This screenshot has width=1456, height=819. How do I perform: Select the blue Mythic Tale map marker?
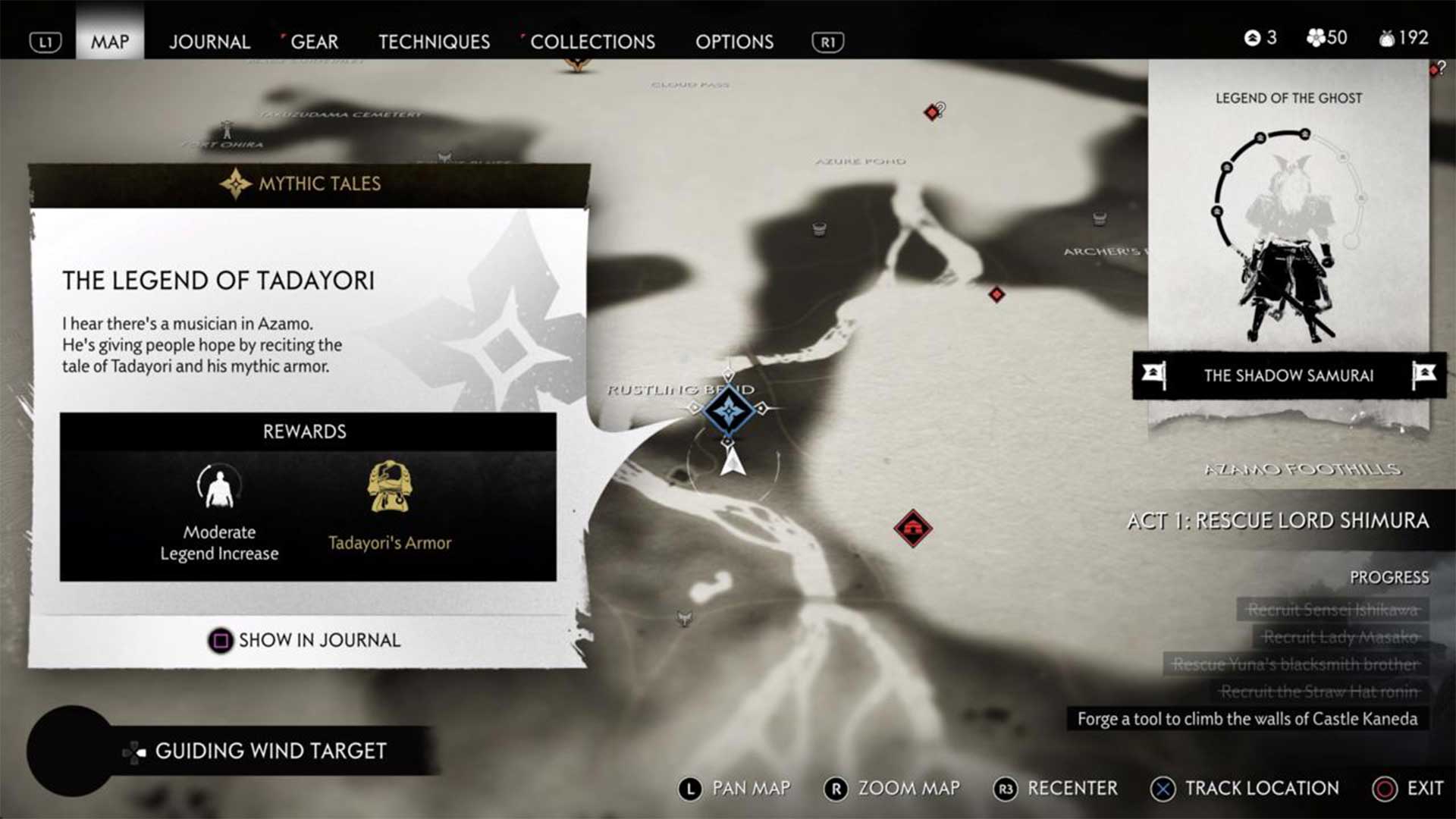729,410
